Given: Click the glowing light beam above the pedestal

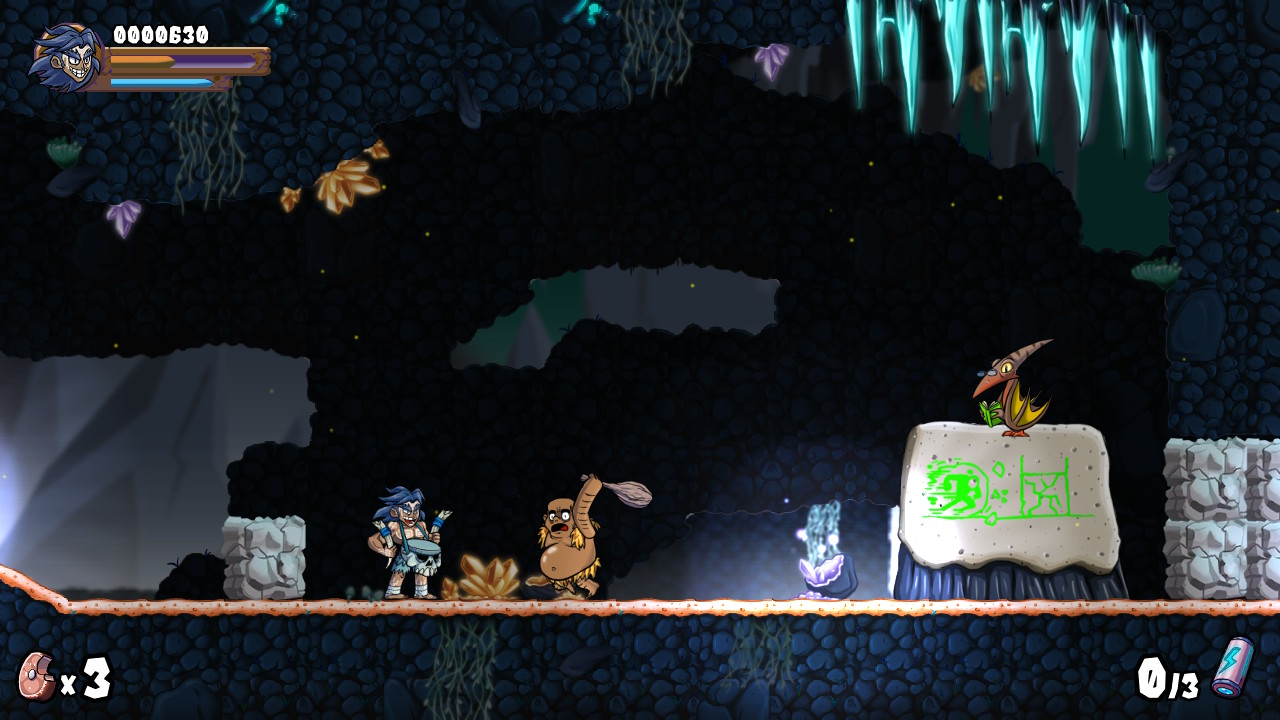Looking at the screenshot, I should point(825,520).
